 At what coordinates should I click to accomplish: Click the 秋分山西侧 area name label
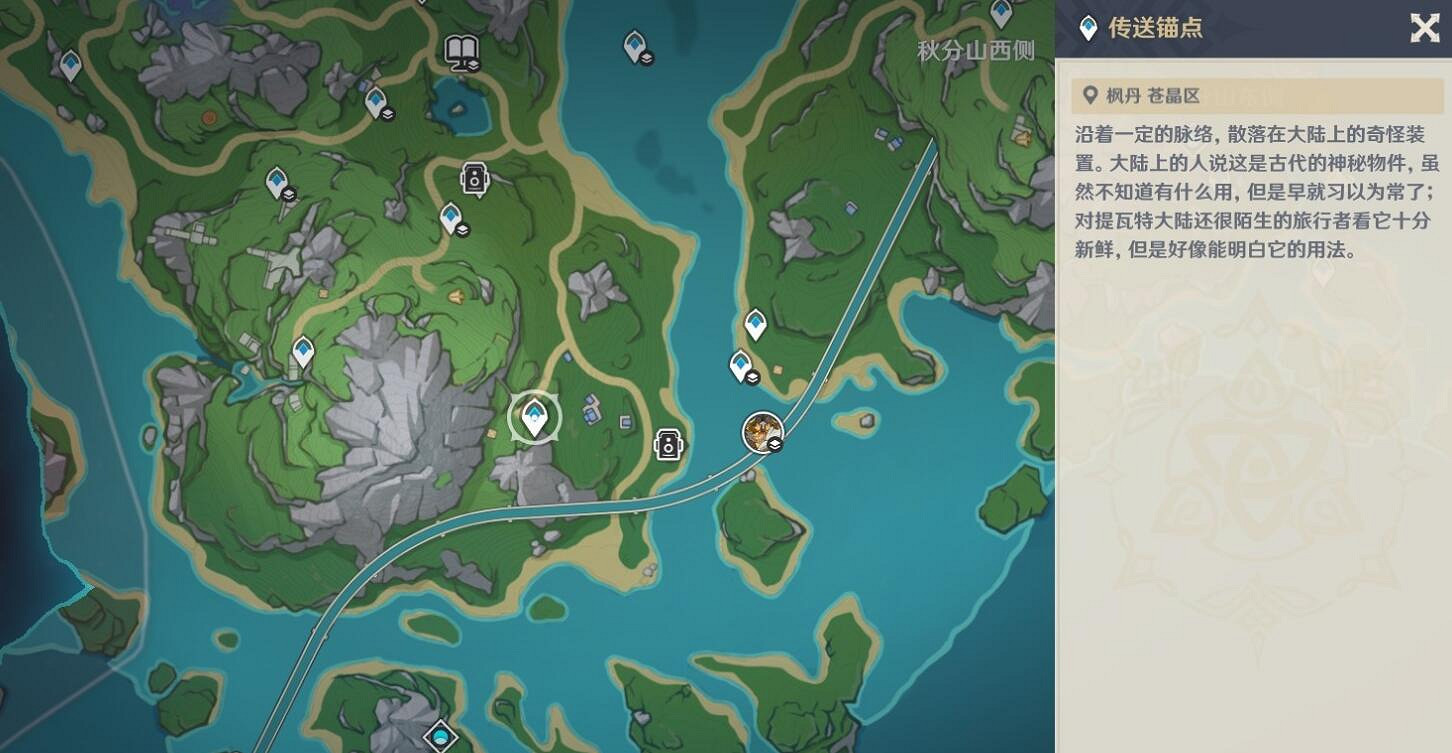click(975, 48)
